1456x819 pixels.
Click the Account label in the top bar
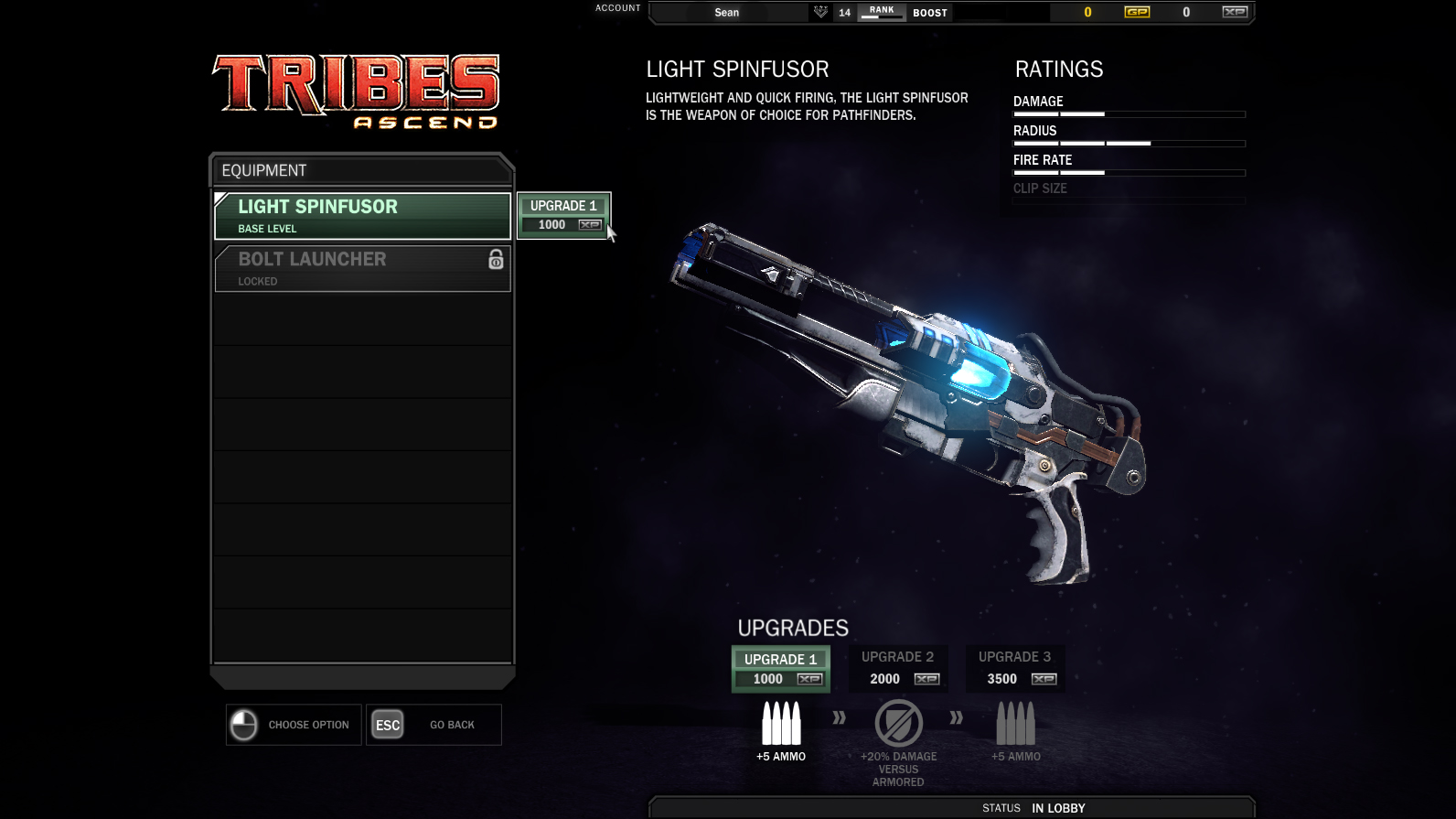pos(617,7)
